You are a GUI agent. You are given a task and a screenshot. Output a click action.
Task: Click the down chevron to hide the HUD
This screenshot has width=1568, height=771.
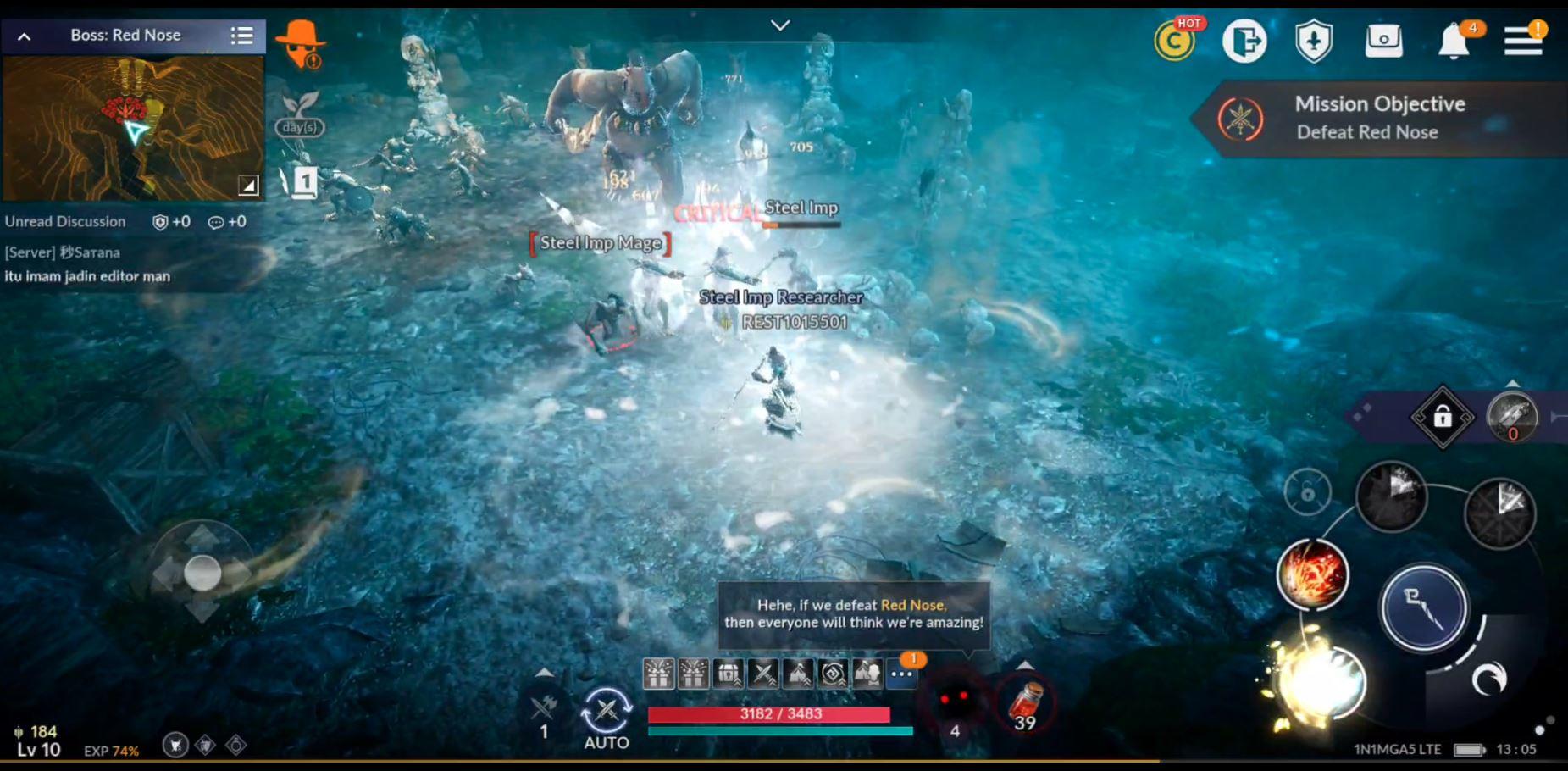pos(780,24)
